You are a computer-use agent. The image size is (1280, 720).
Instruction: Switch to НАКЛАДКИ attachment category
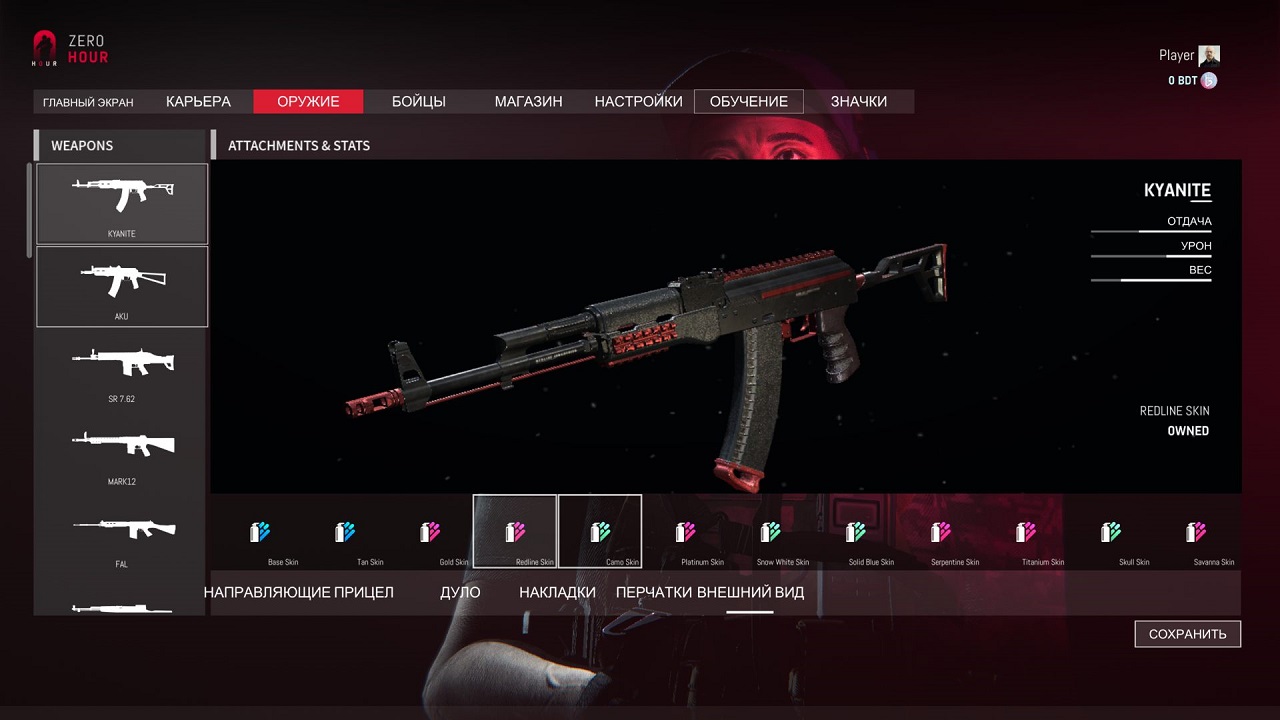557,592
